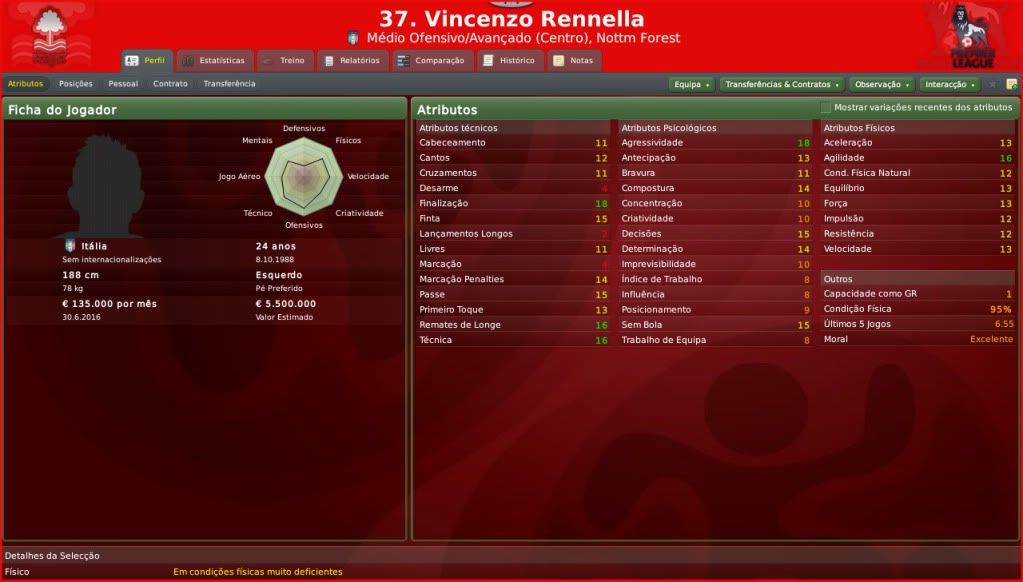This screenshot has height=582, width=1023.
Task: Open the Interacção dropdown menu
Action: pyautogui.click(x=949, y=85)
